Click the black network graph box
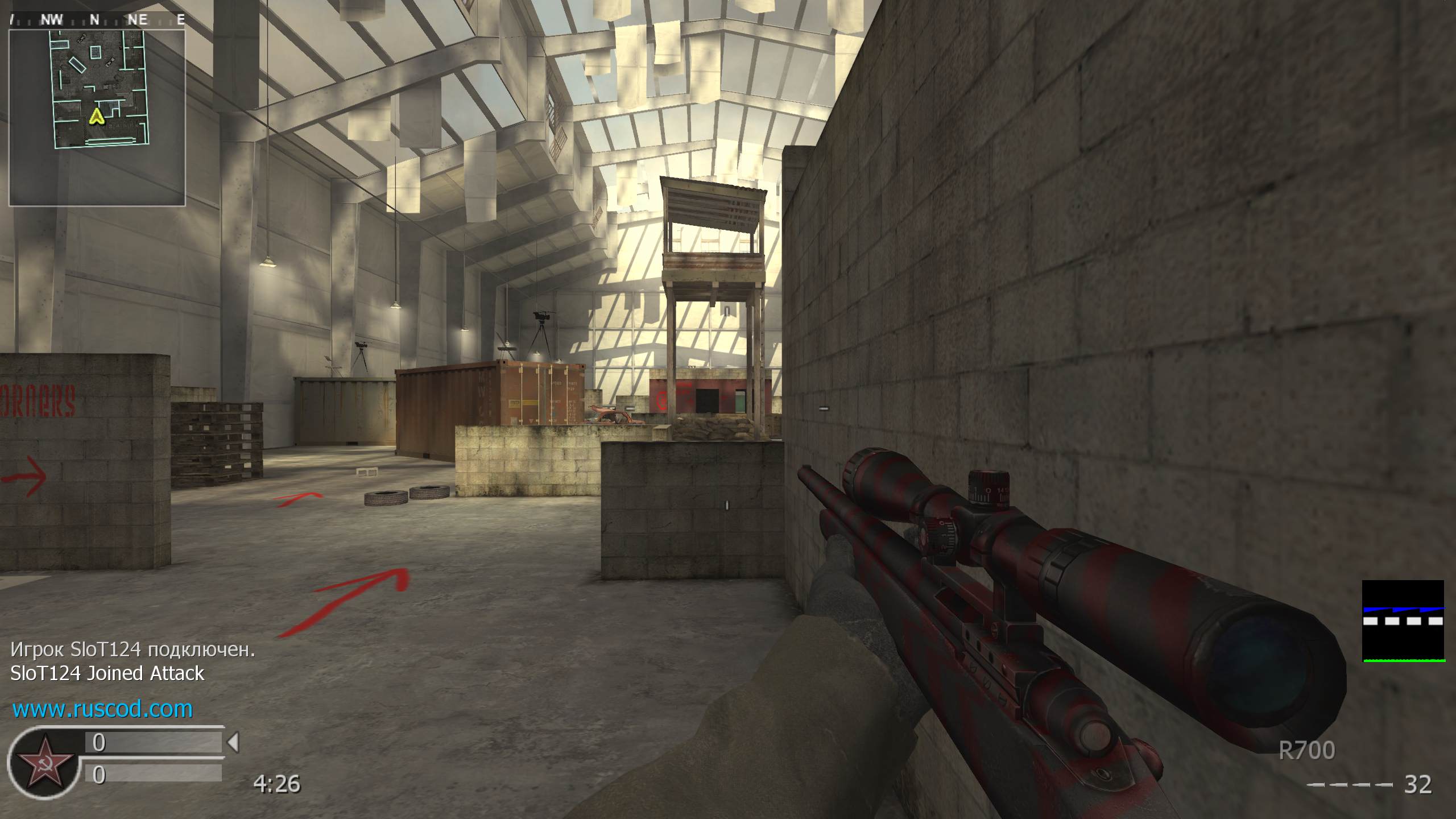 (x=1403, y=621)
